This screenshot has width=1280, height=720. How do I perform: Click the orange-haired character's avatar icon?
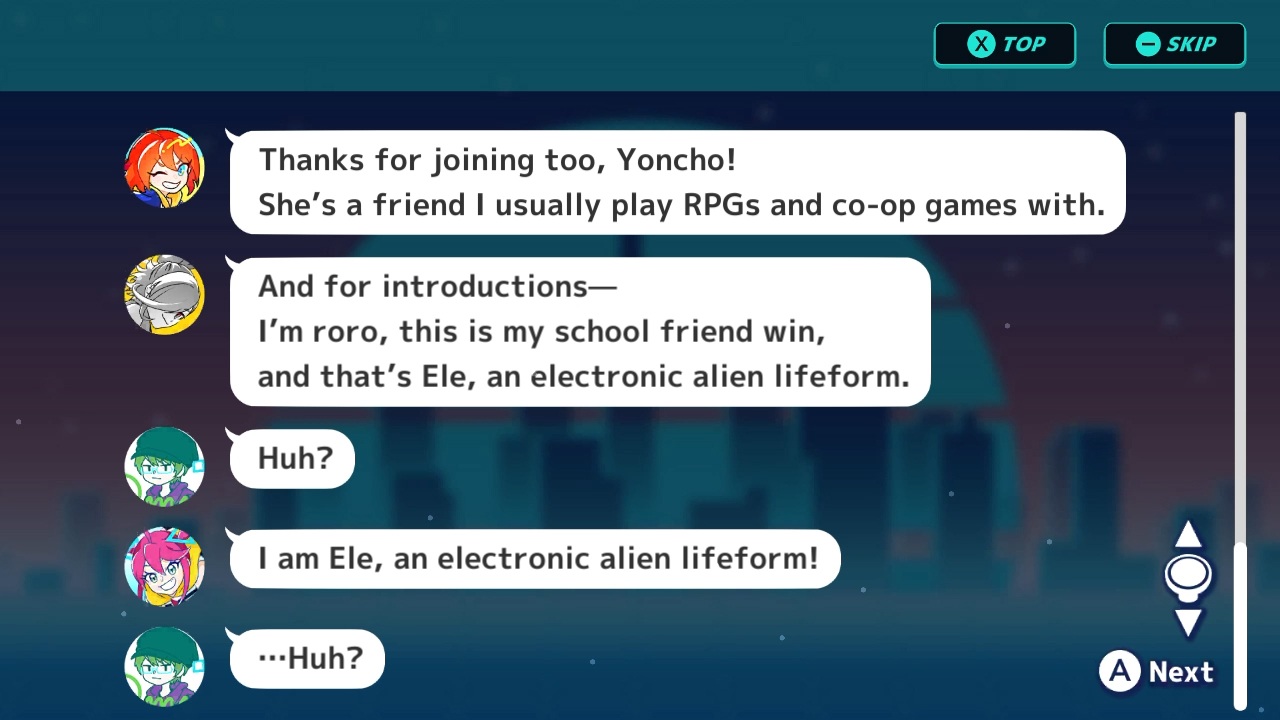click(163, 167)
